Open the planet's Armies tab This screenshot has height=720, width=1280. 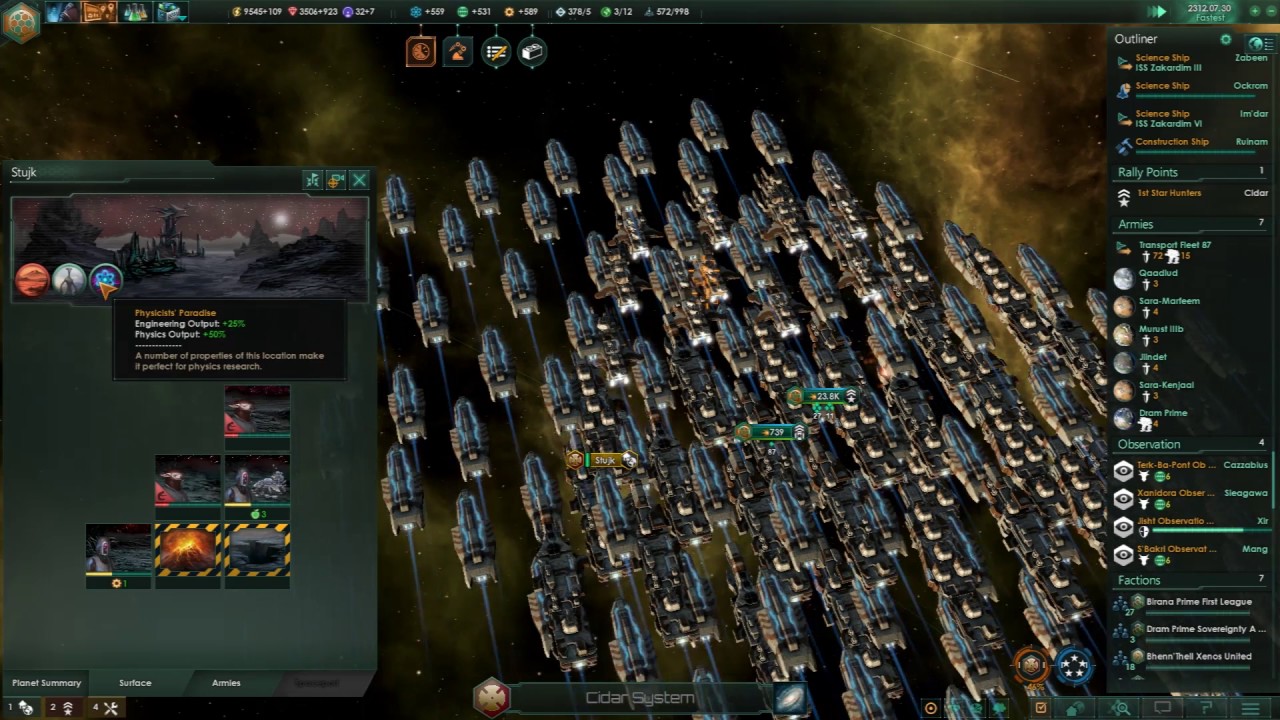point(226,683)
